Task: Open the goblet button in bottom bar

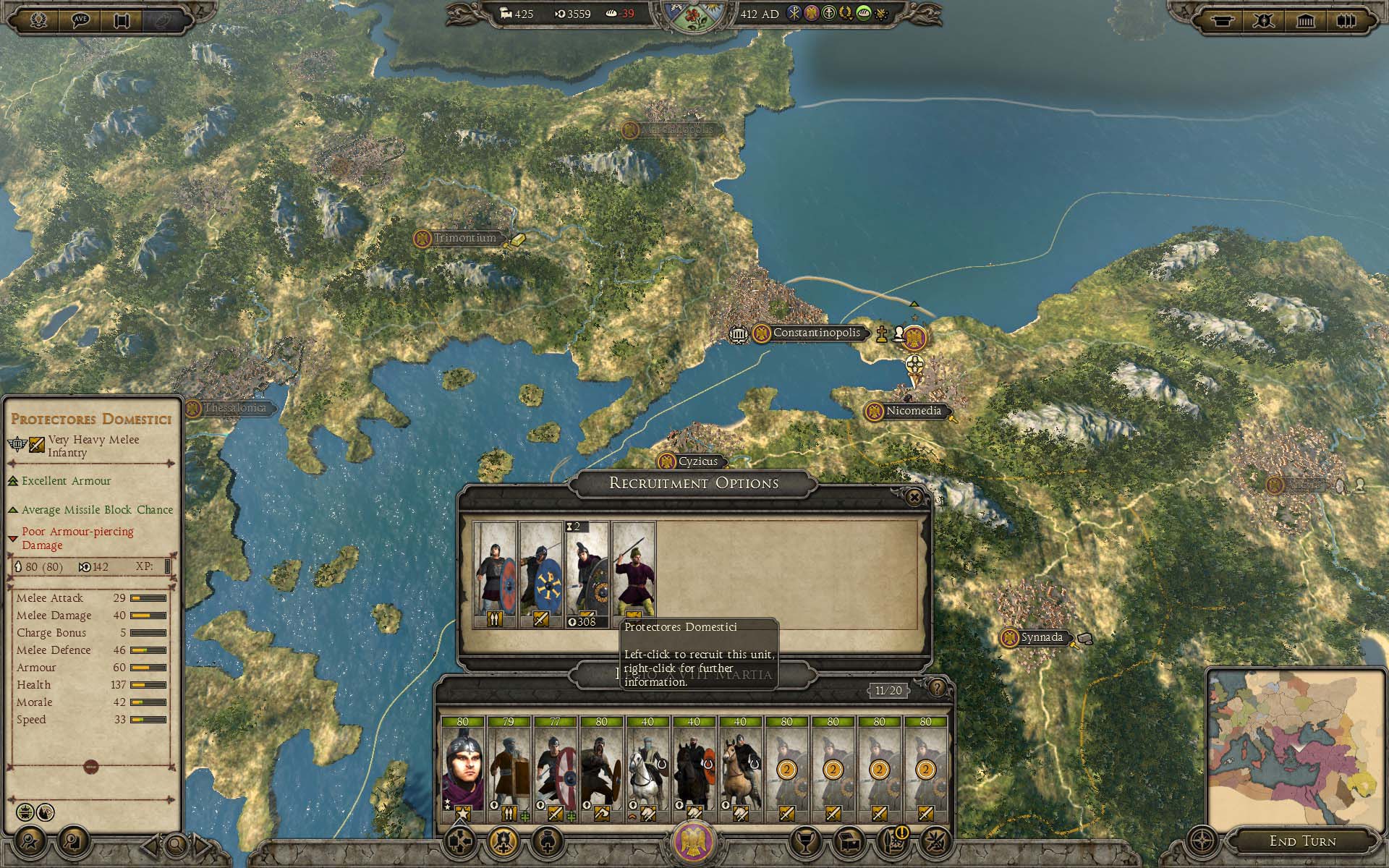Action: click(804, 841)
